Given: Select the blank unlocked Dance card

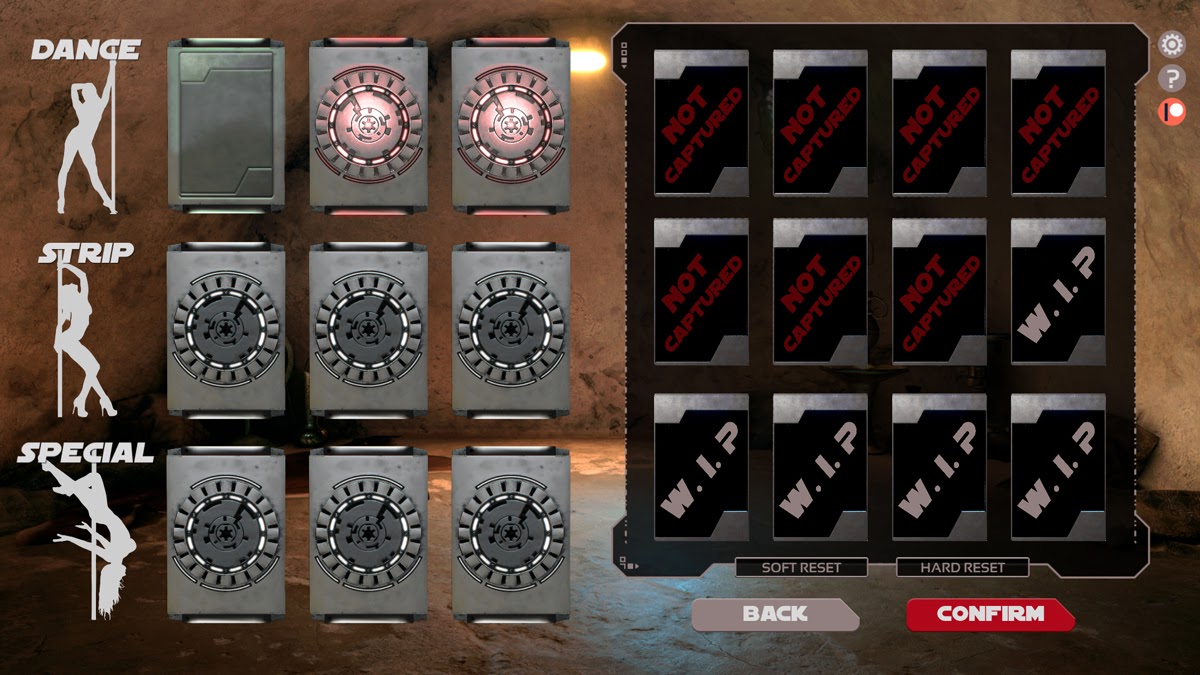Looking at the screenshot, I should pyautogui.click(x=226, y=125).
